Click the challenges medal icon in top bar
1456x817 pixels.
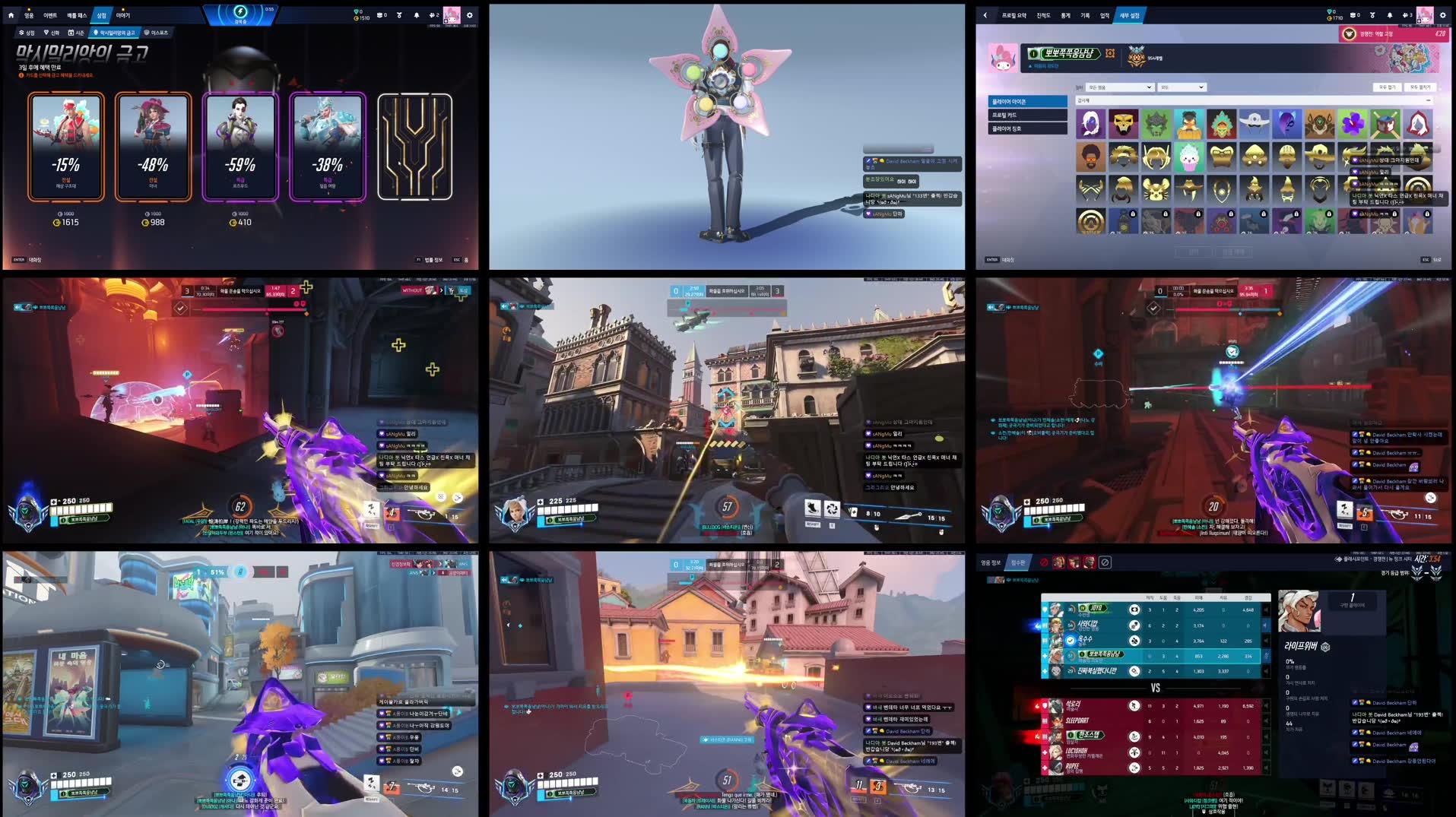398,14
